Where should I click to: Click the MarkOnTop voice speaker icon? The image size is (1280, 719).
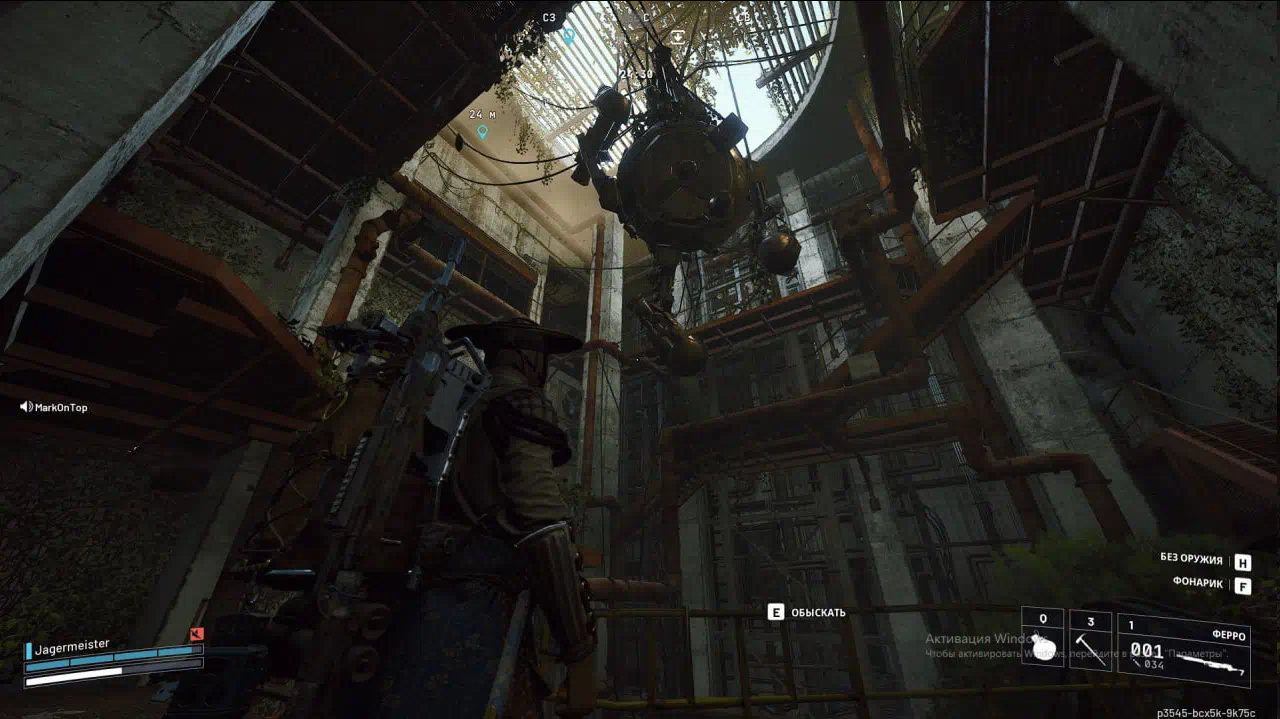(x=26, y=407)
